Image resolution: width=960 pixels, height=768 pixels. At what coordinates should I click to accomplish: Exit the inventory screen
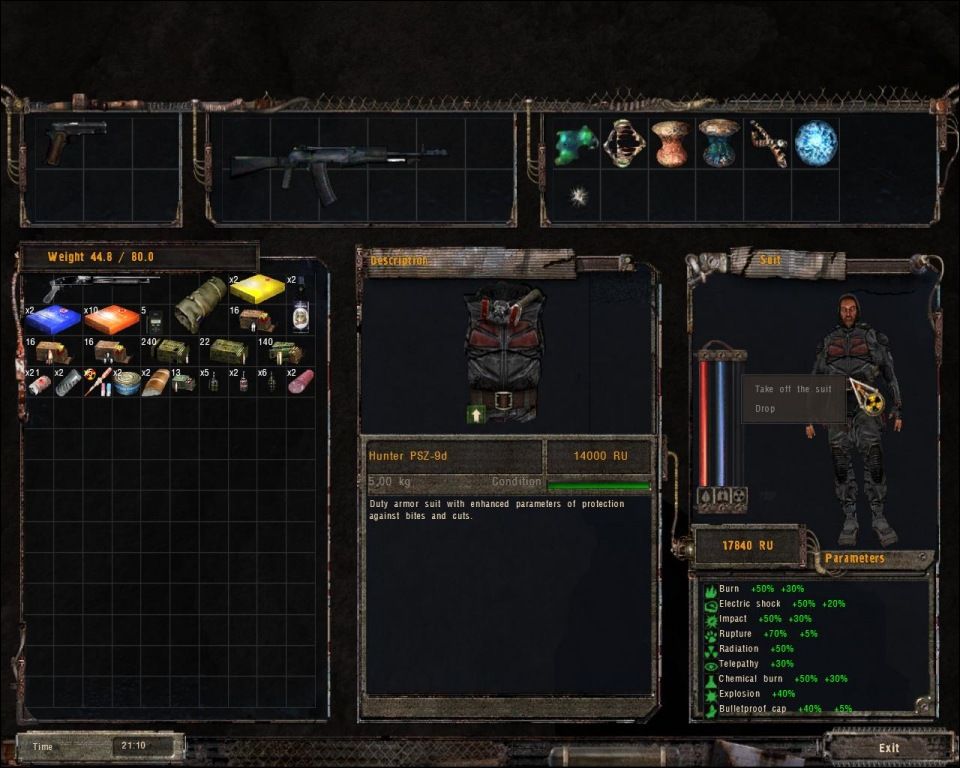tap(888, 747)
